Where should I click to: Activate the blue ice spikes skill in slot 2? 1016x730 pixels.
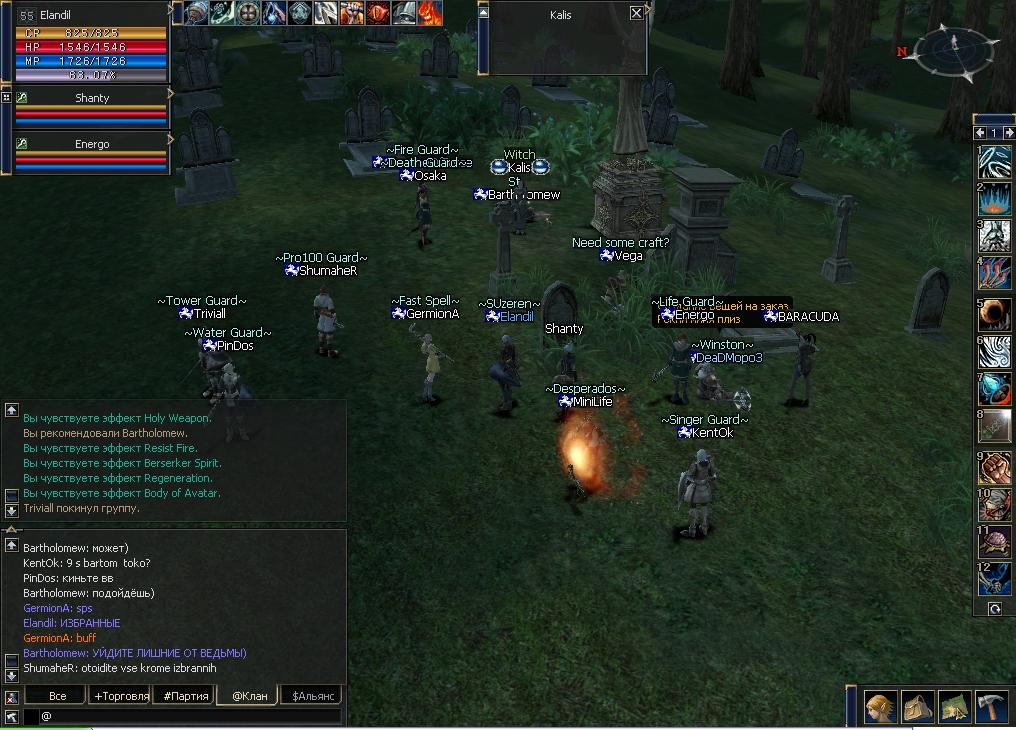click(994, 199)
